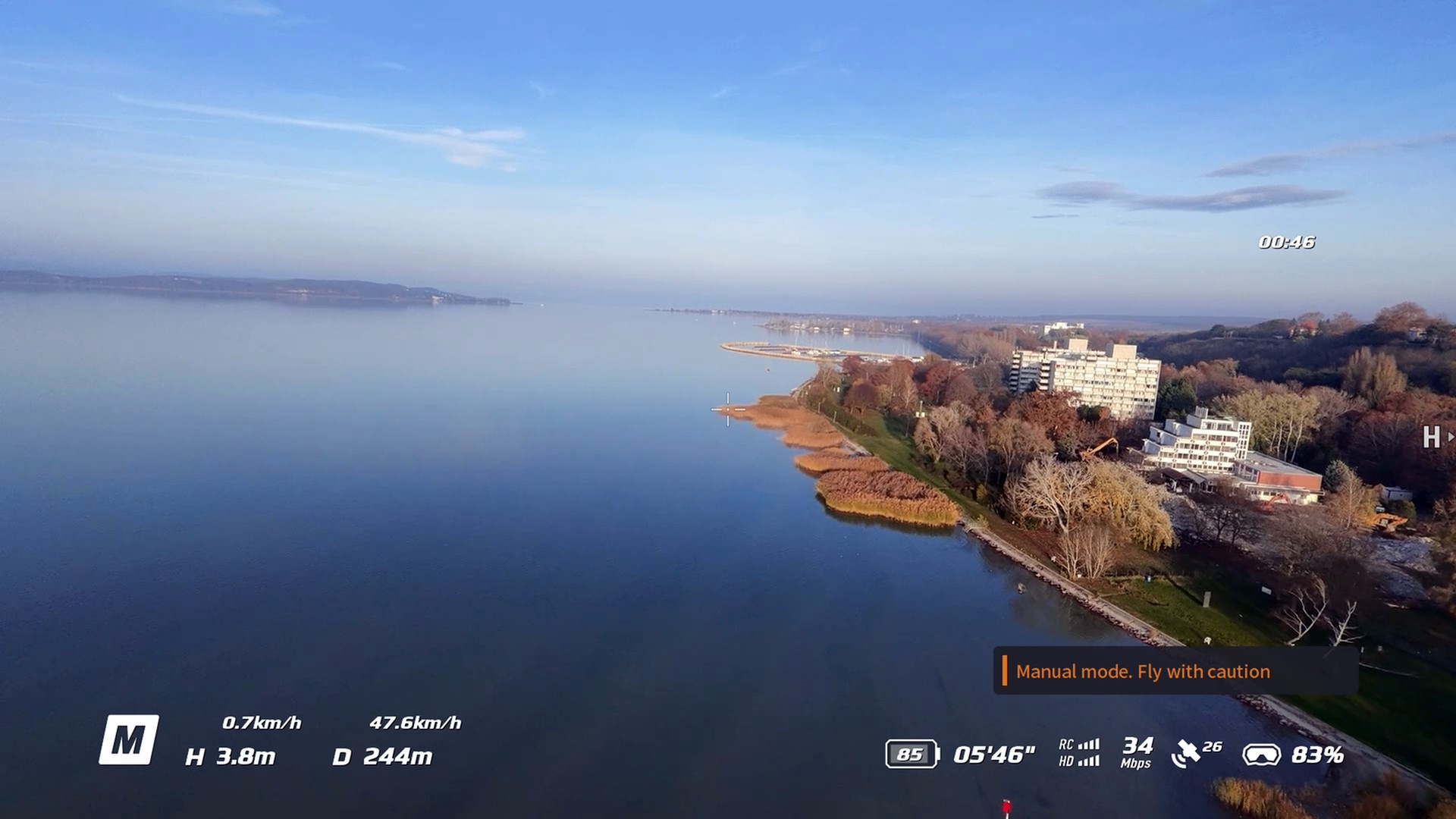1456x819 pixels.
Task: Open the horizontal speed reading 0.7km/h
Action: 263,723
